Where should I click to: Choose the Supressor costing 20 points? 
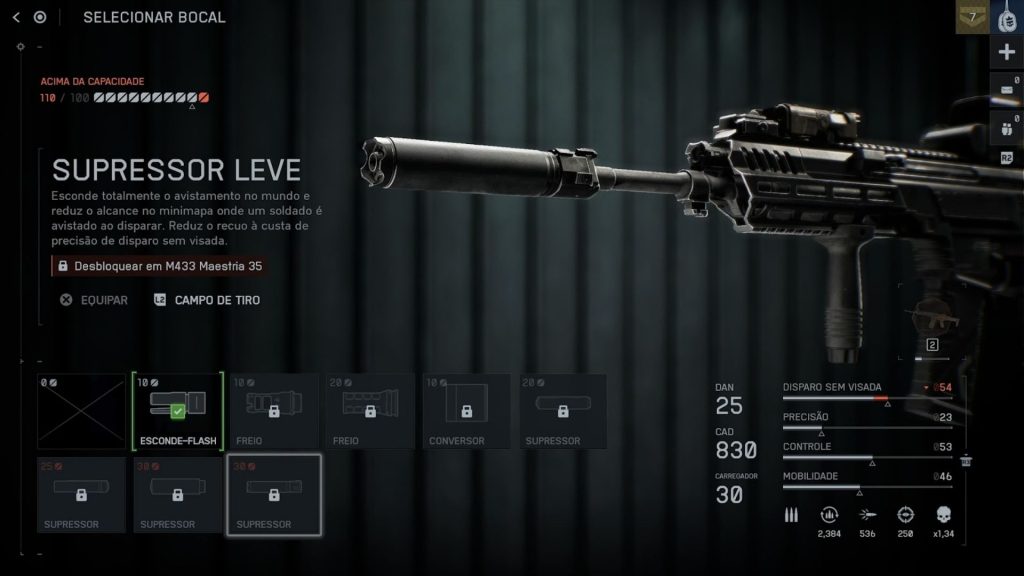point(561,411)
